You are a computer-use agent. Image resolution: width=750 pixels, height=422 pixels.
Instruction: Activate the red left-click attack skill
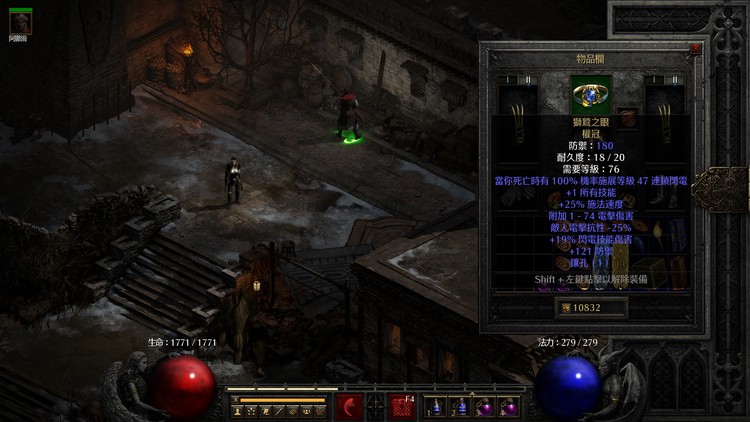(349, 406)
